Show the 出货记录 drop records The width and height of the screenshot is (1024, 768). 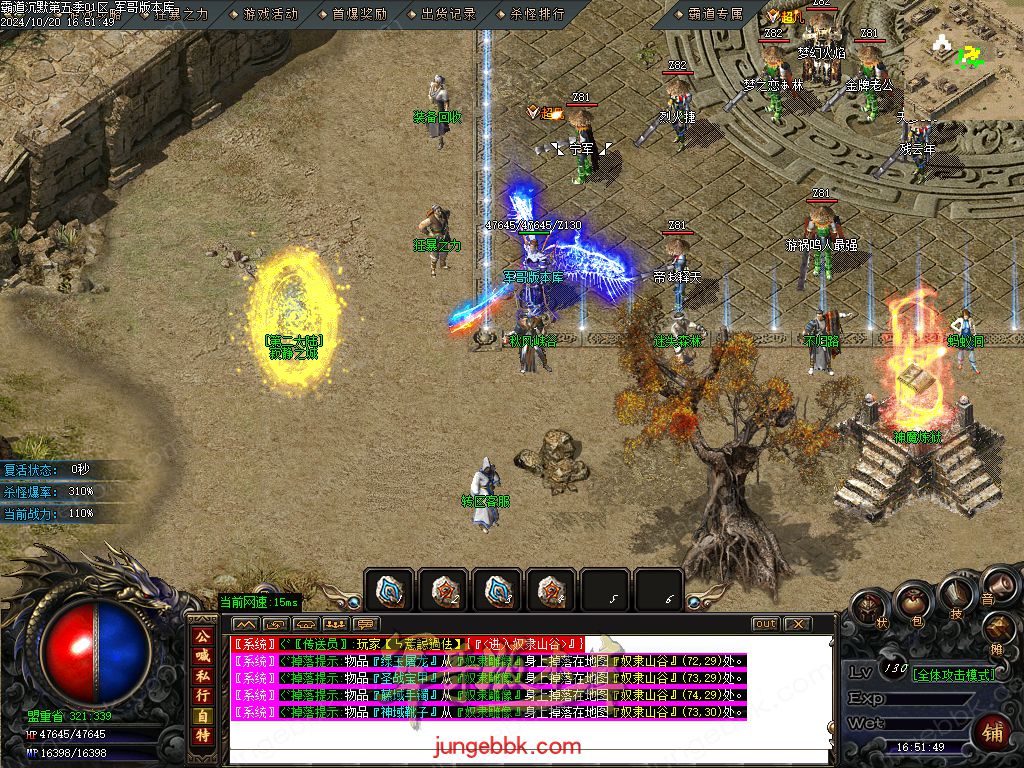pos(447,14)
